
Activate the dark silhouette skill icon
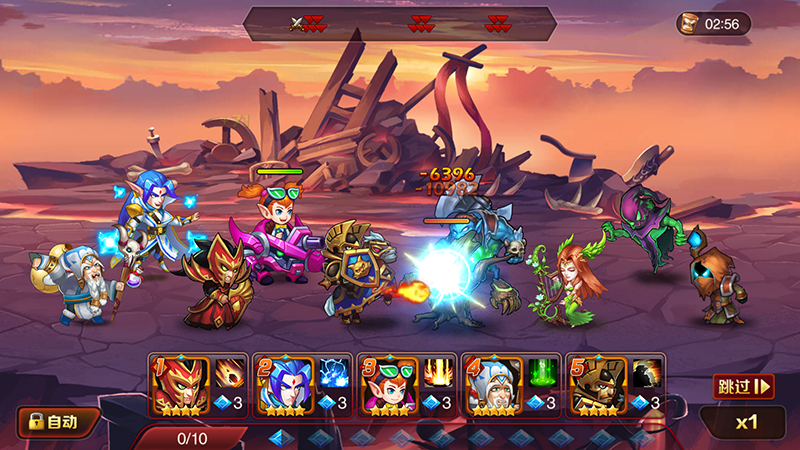(646, 373)
